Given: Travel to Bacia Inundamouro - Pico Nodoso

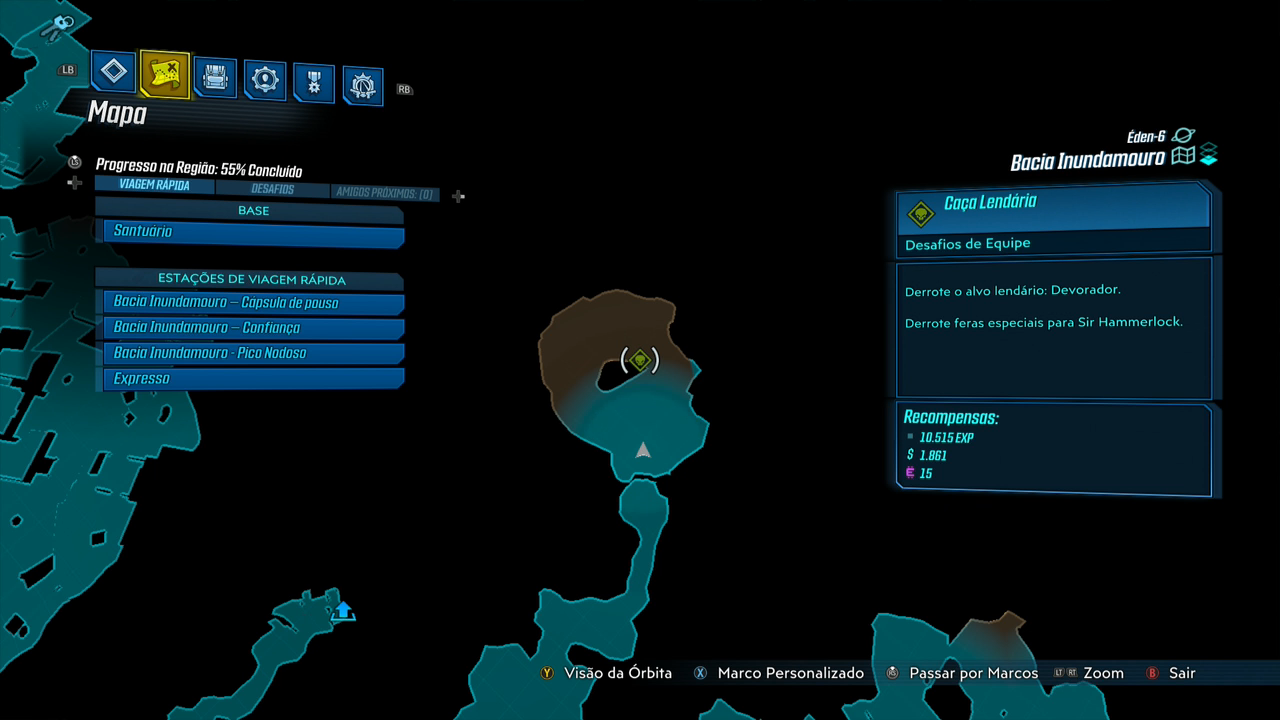Looking at the screenshot, I should tap(252, 353).
